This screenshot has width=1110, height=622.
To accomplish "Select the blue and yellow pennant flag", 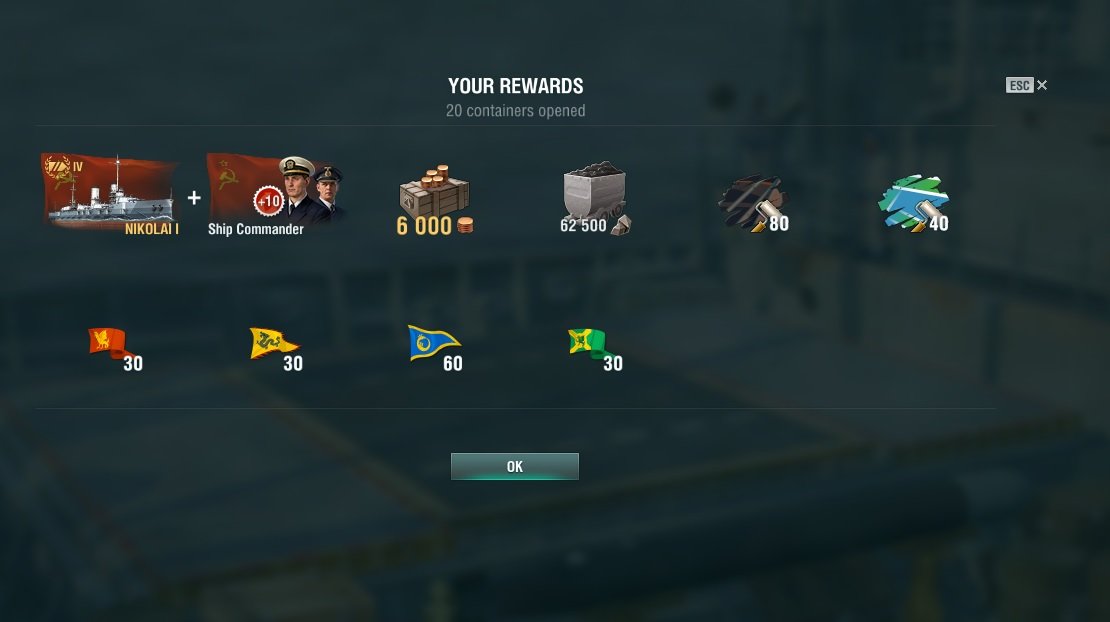I will point(432,344).
